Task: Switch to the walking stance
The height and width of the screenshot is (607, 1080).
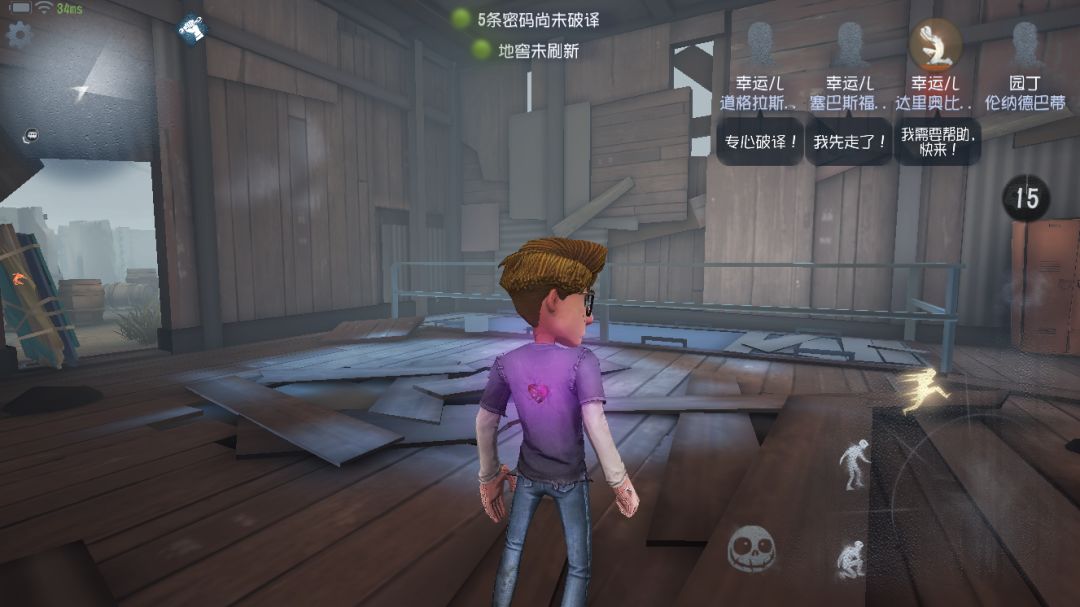Action: click(853, 464)
